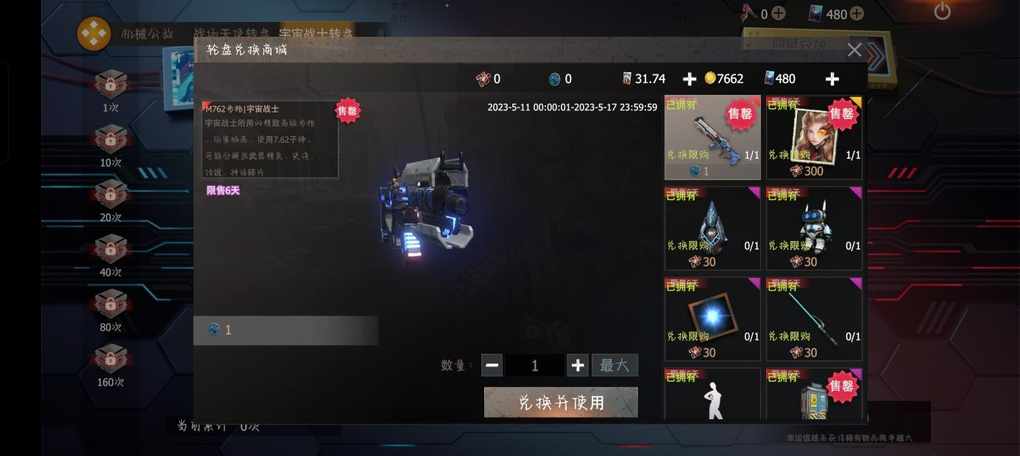Add more blue tickets via plus button
Viewport: 1020px width, 456px height.
(831, 79)
